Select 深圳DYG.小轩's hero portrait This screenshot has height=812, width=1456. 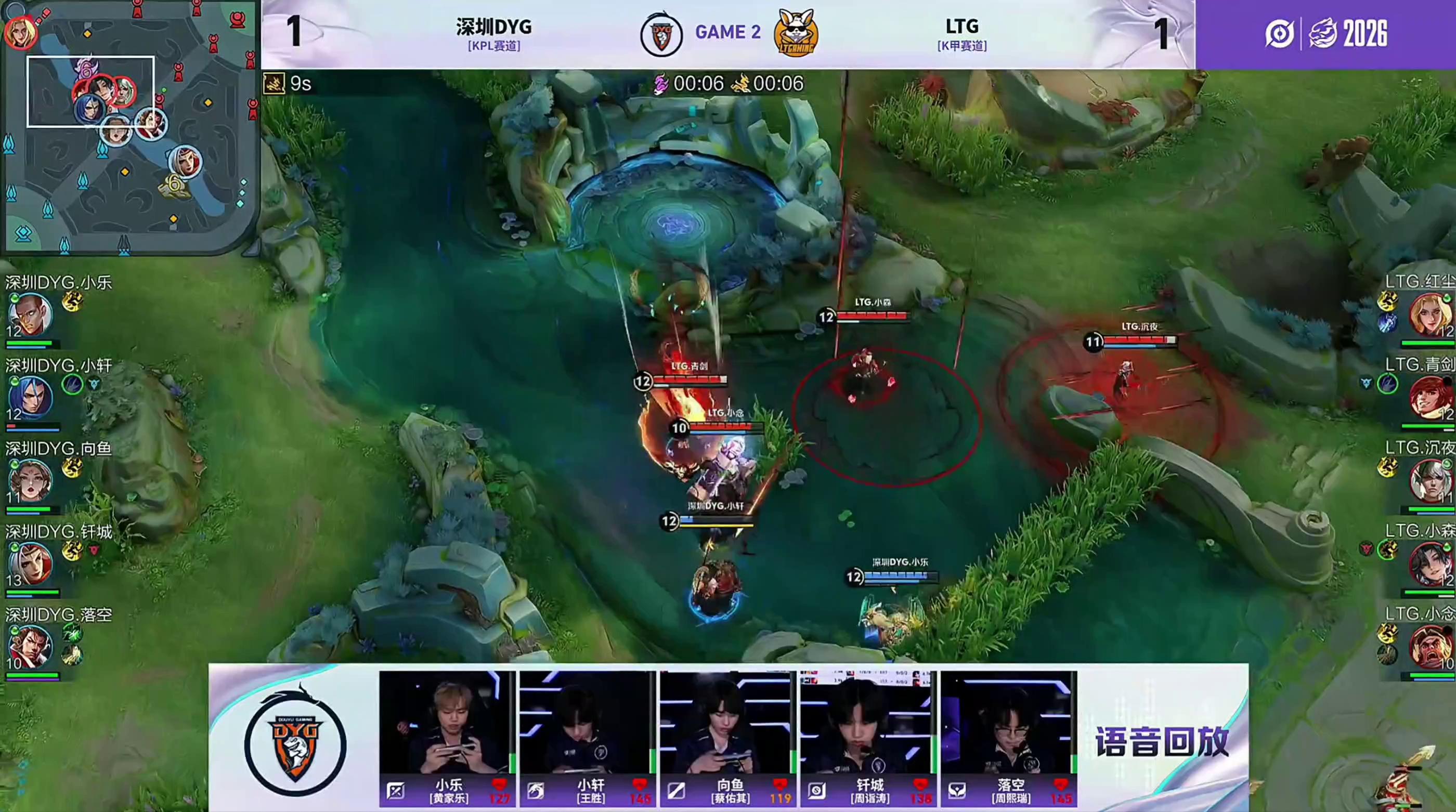click(x=30, y=398)
